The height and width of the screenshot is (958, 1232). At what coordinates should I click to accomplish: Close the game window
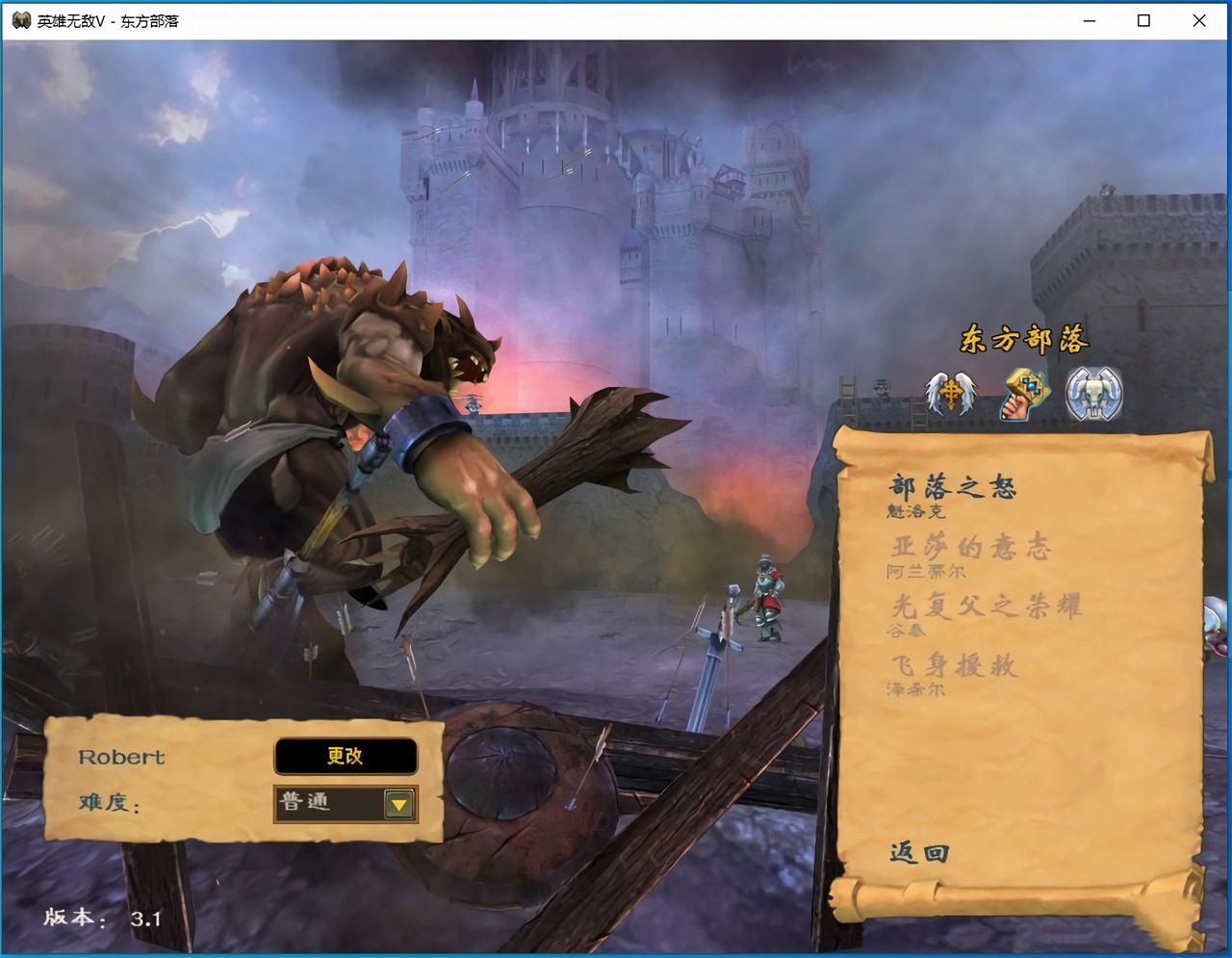click(x=1198, y=20)
